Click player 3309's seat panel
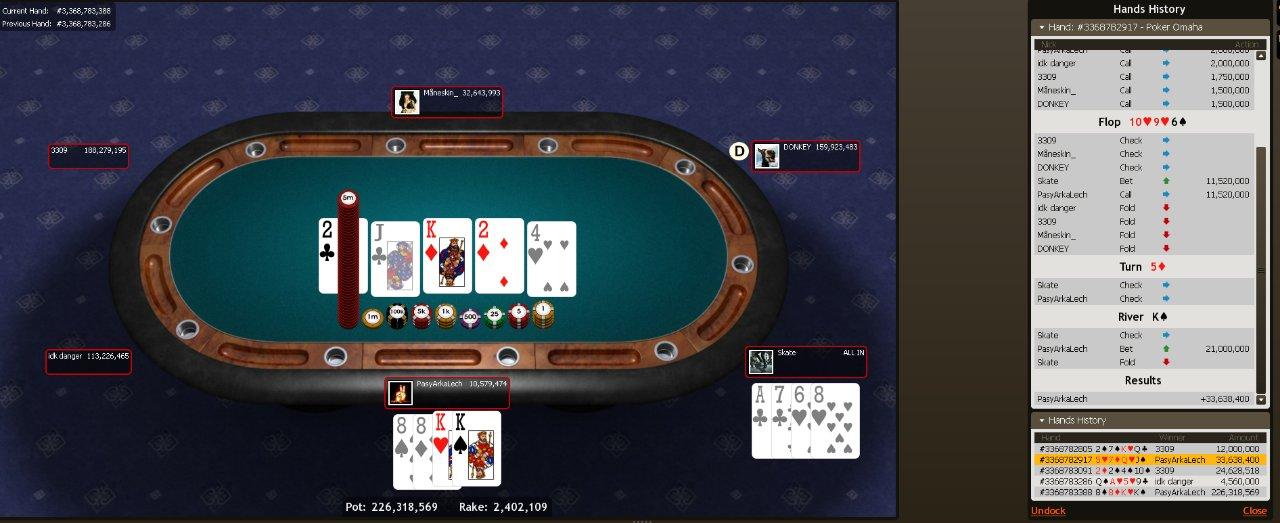Image resolution: width=1280 pixels, height=523 pixels. coord(89,155)
